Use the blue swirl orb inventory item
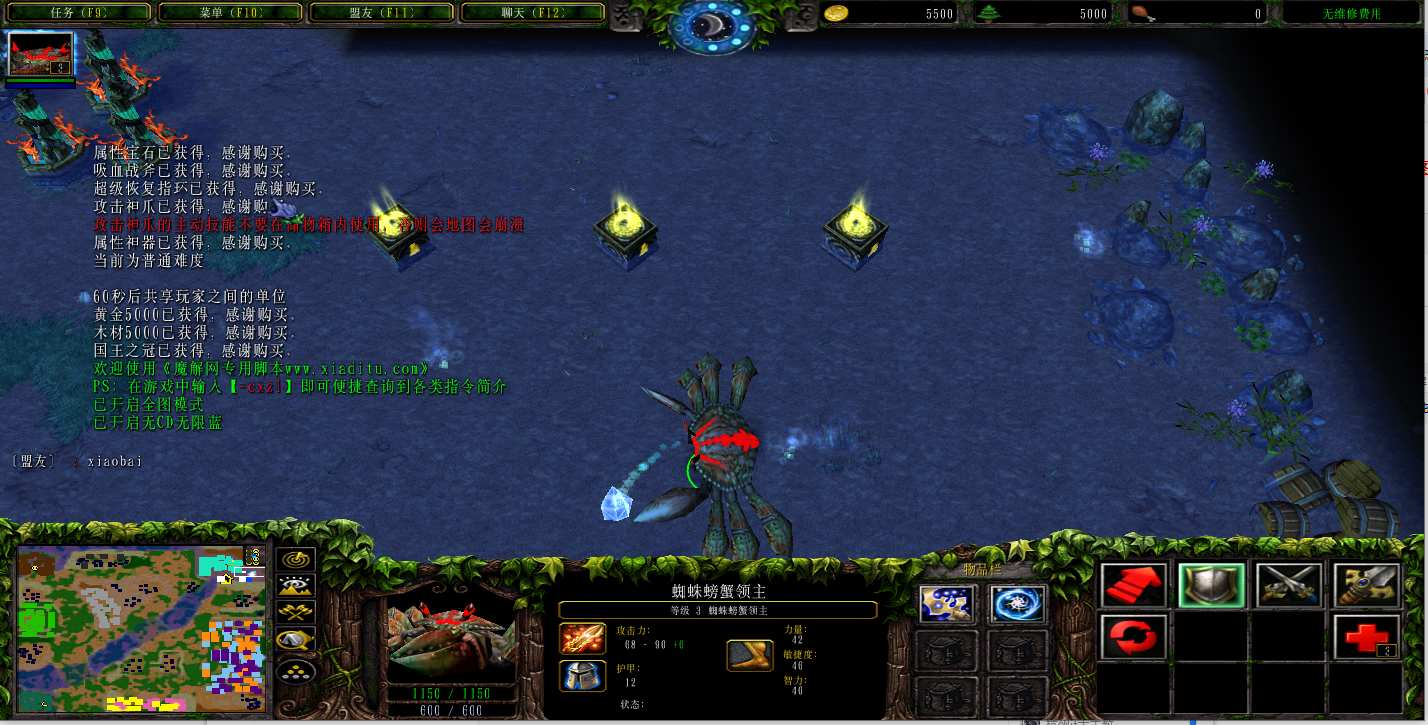This screenshot has height=725, width=1428. [1017, 604]
